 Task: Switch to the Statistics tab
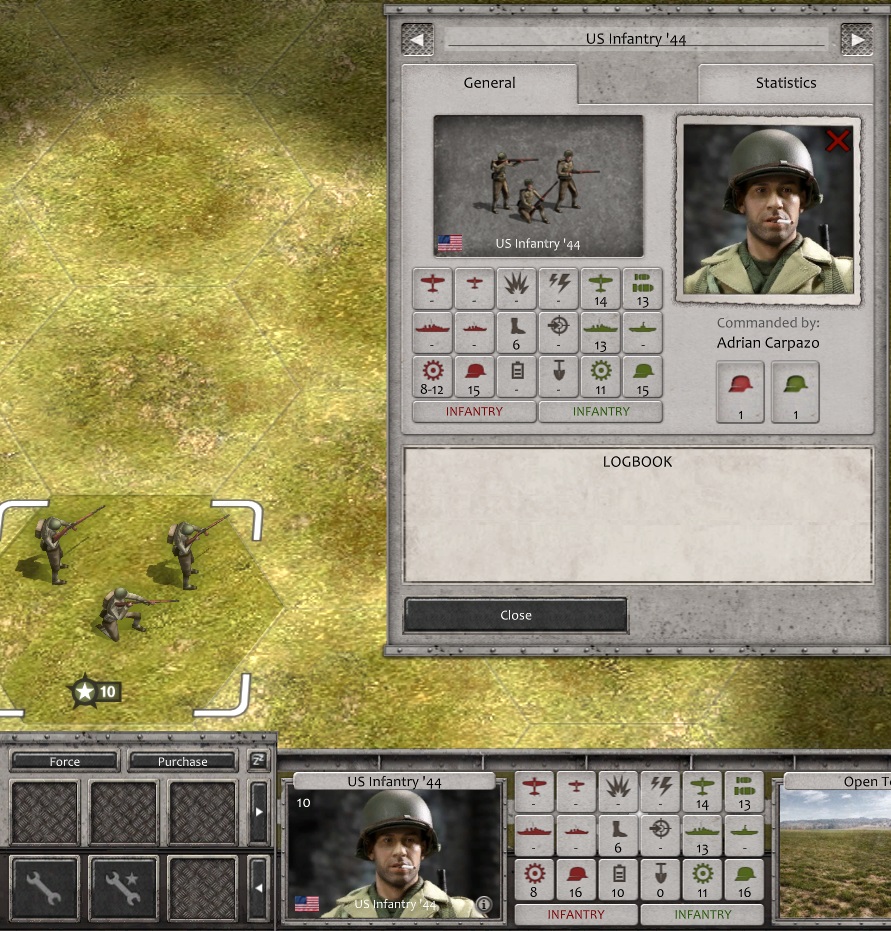(x=785, y=83)
